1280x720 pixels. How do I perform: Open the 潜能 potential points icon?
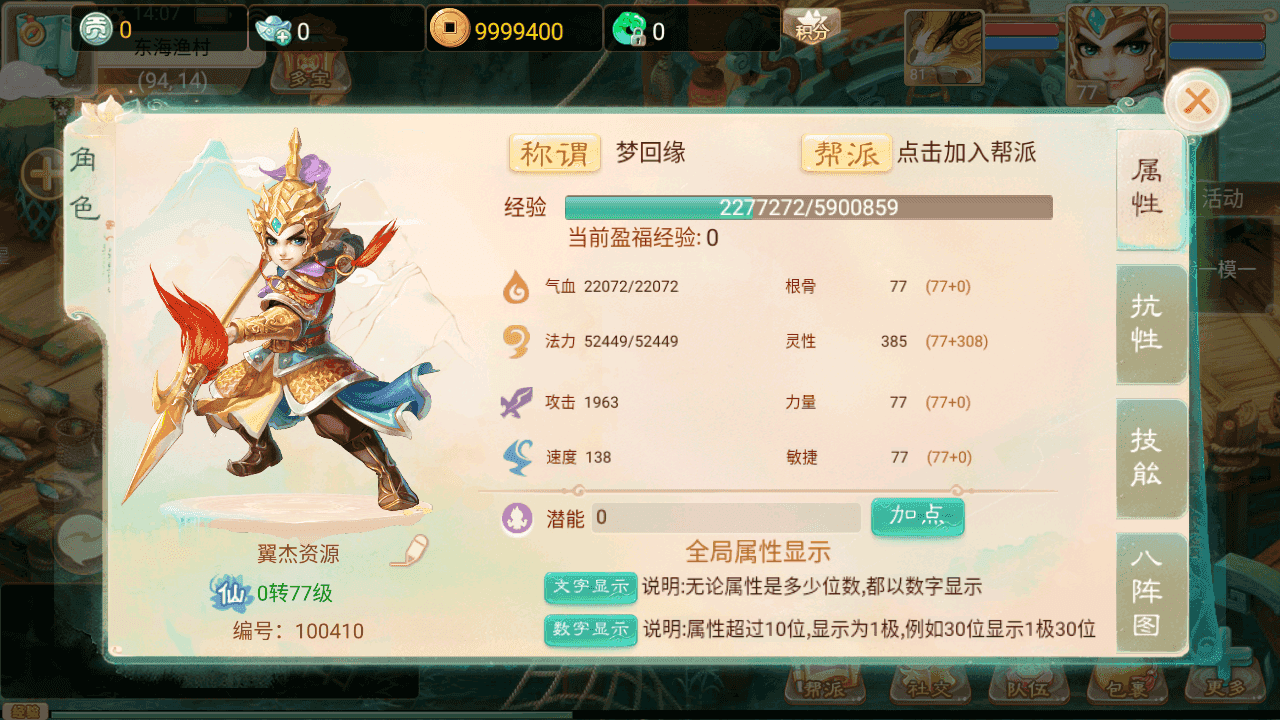click(517, 518)
